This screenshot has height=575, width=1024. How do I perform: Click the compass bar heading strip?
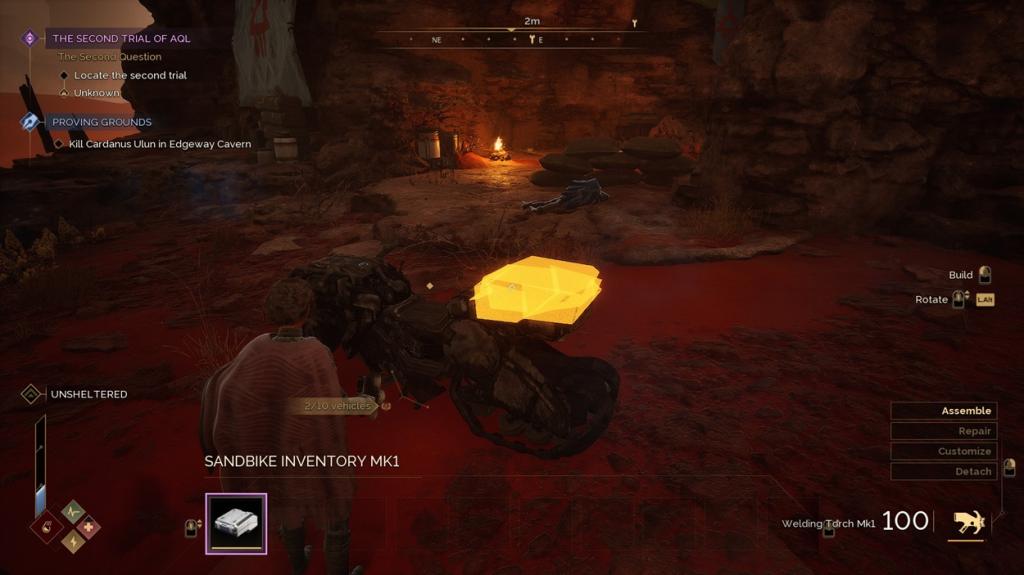click(511, 40)
